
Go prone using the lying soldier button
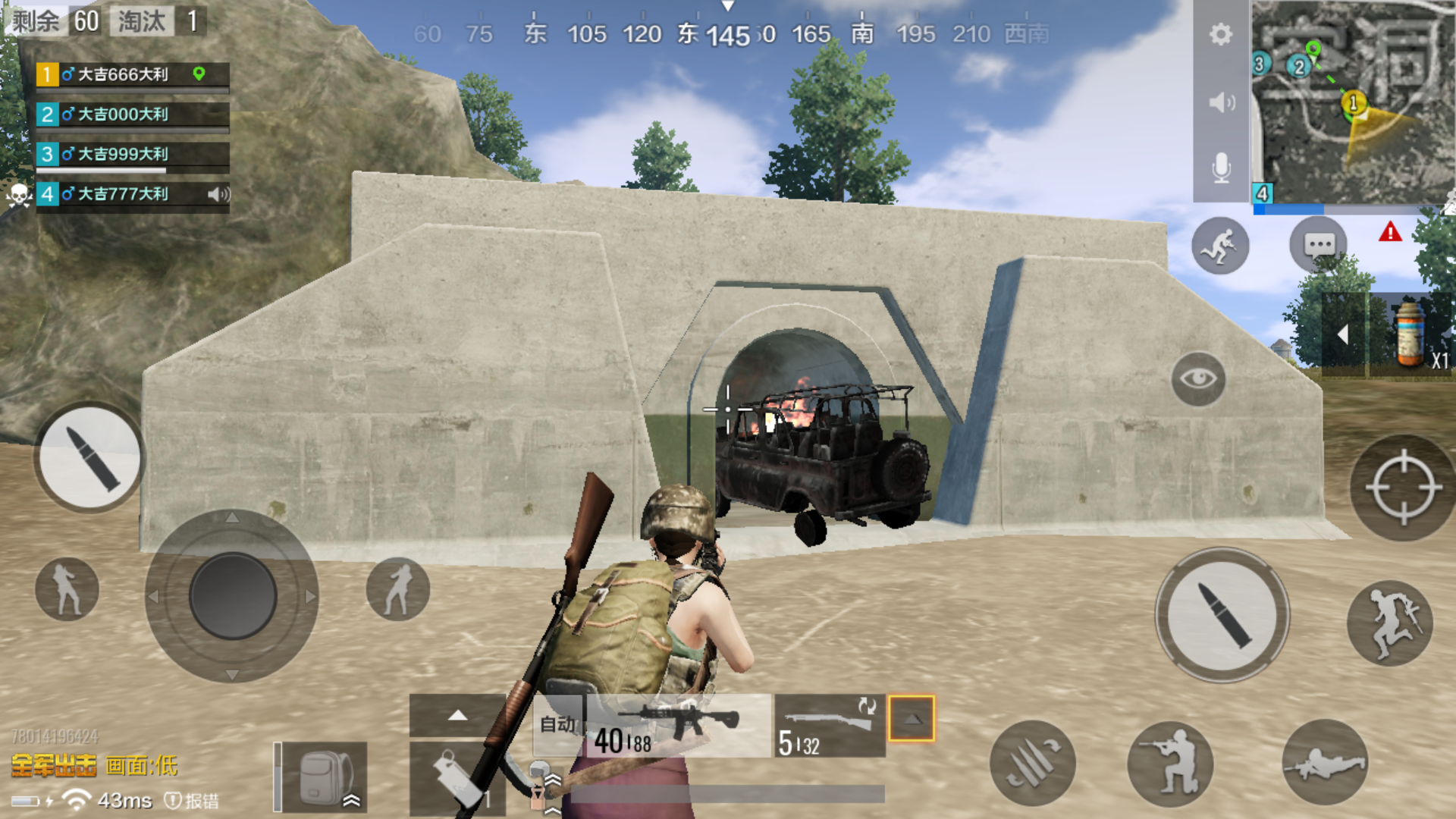click(1324, 763)
